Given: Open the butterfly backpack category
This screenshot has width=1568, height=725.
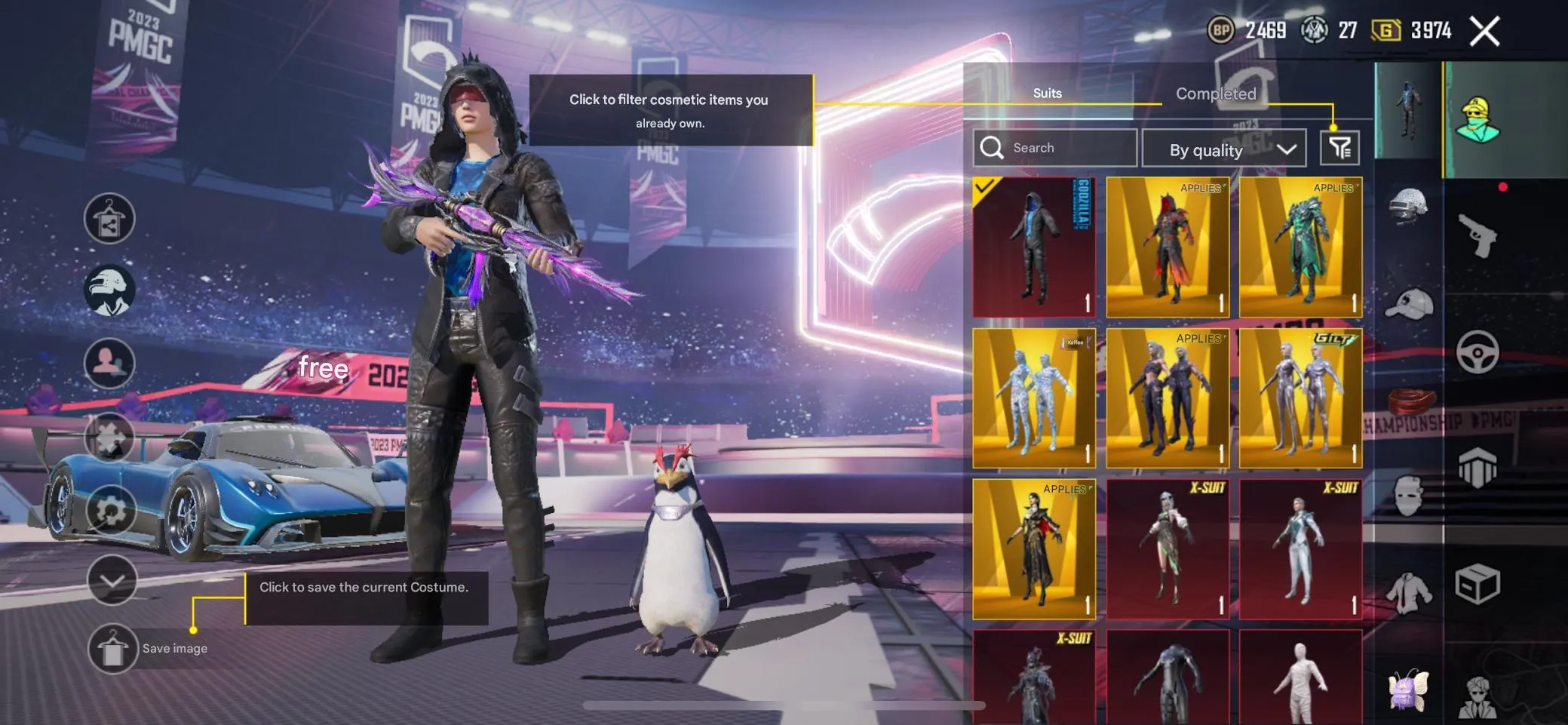Looking at the screenshot, I should [x=1407, y=690].
